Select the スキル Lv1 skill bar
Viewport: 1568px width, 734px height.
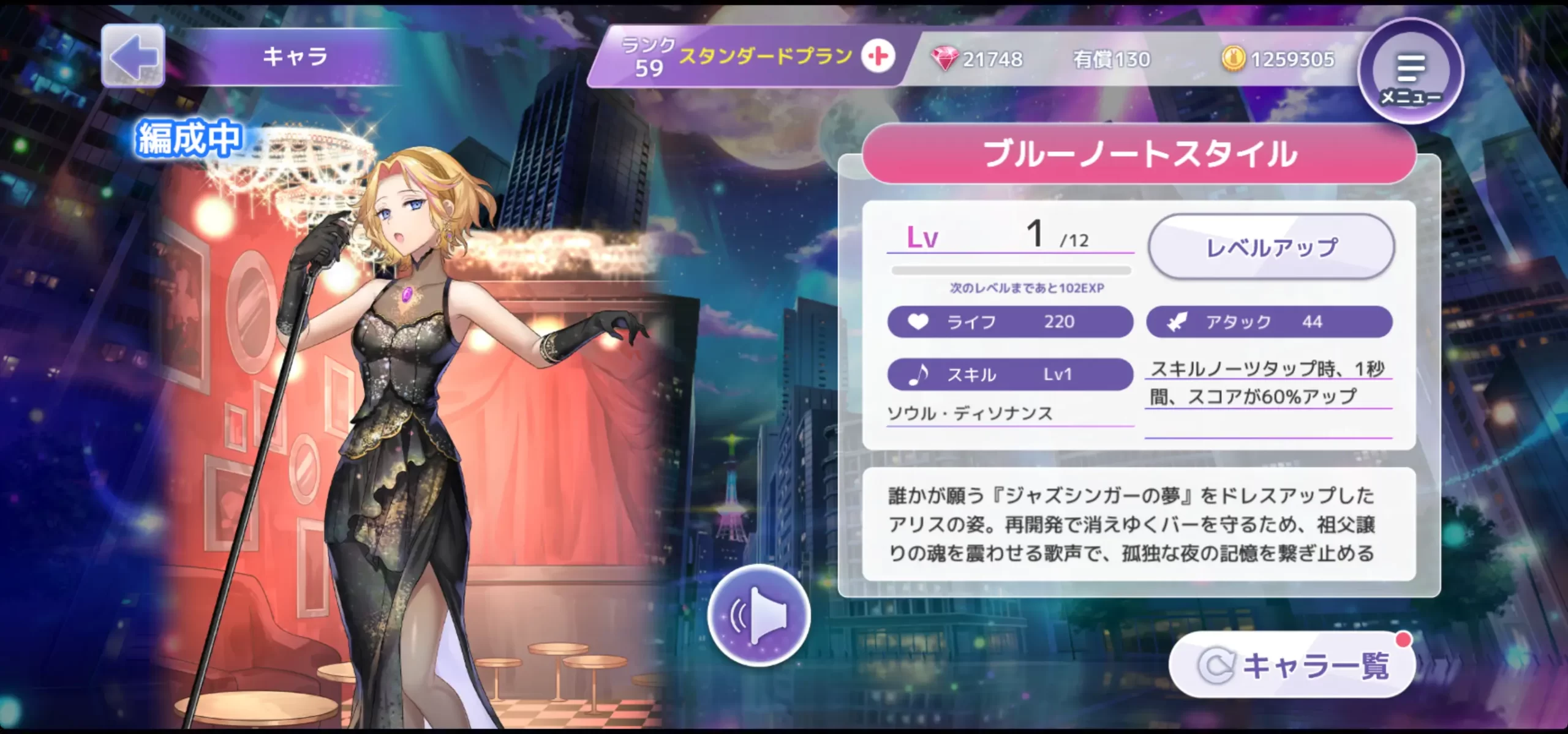coord(1010,374)
